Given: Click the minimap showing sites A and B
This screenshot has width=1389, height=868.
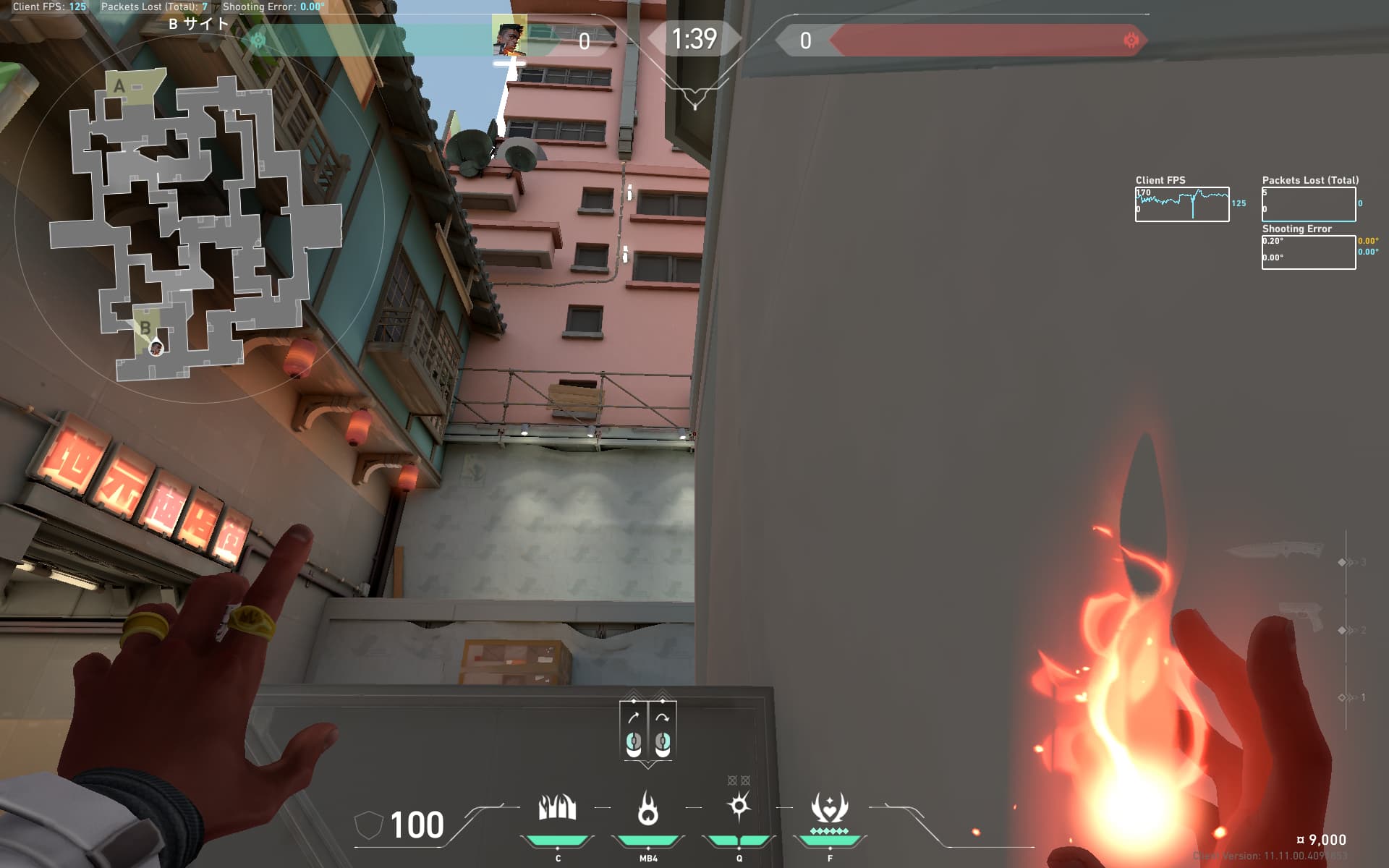Looking at the screenshot, I should coord(194,226).
